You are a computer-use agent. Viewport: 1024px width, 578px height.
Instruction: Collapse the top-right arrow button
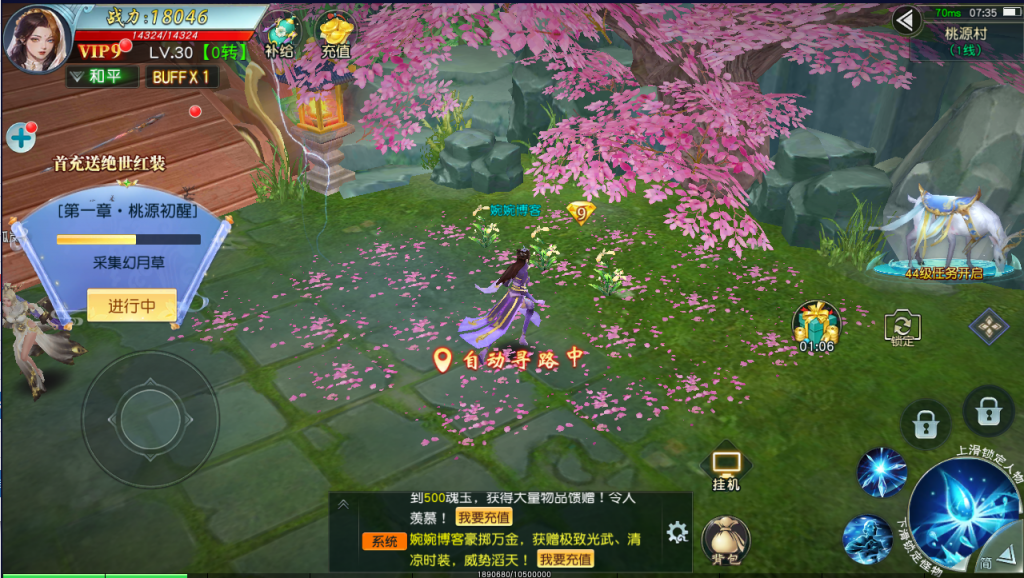tap(907, 20)
